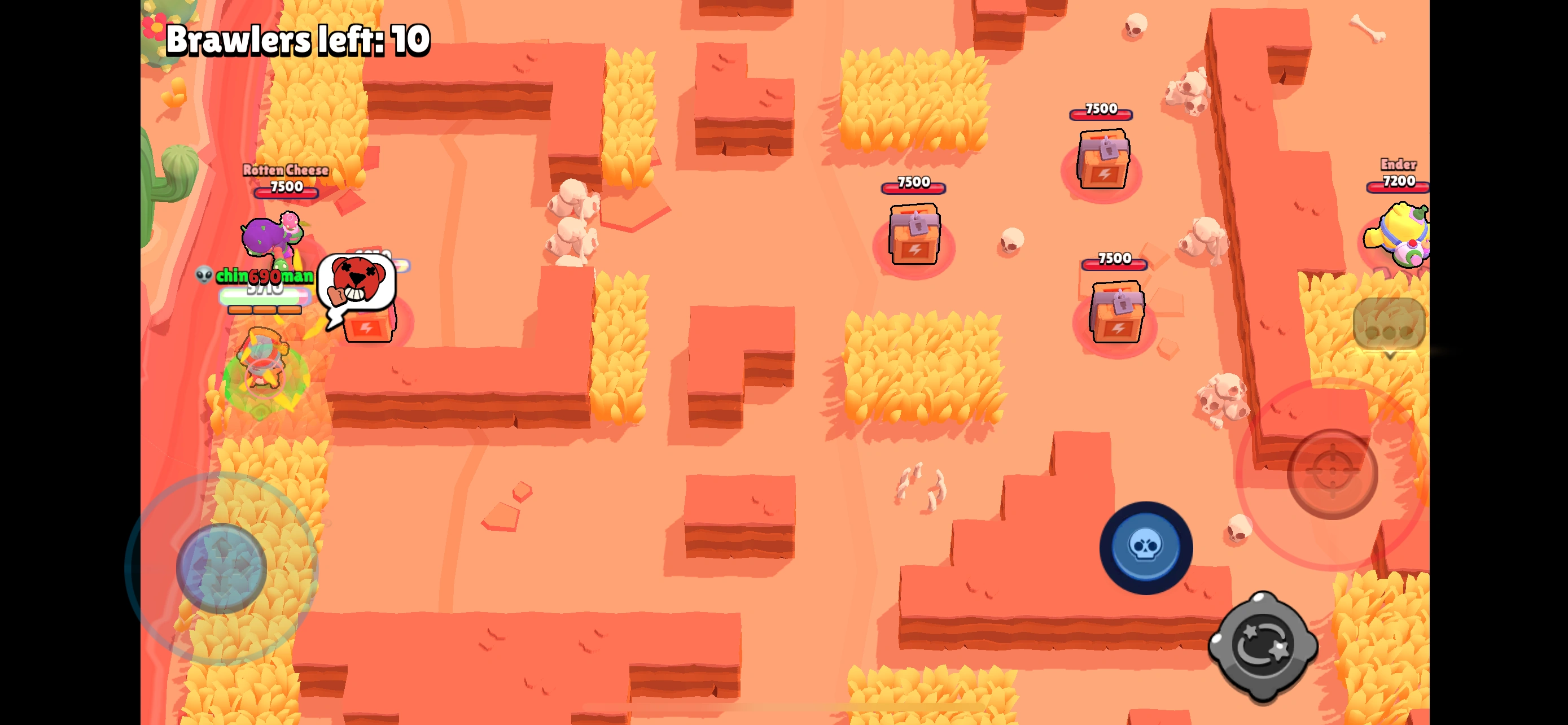This screenshot has height=725, width=1568.
Task: Select the yellow brawler named Ender
Action: [x=1403, y=237]
